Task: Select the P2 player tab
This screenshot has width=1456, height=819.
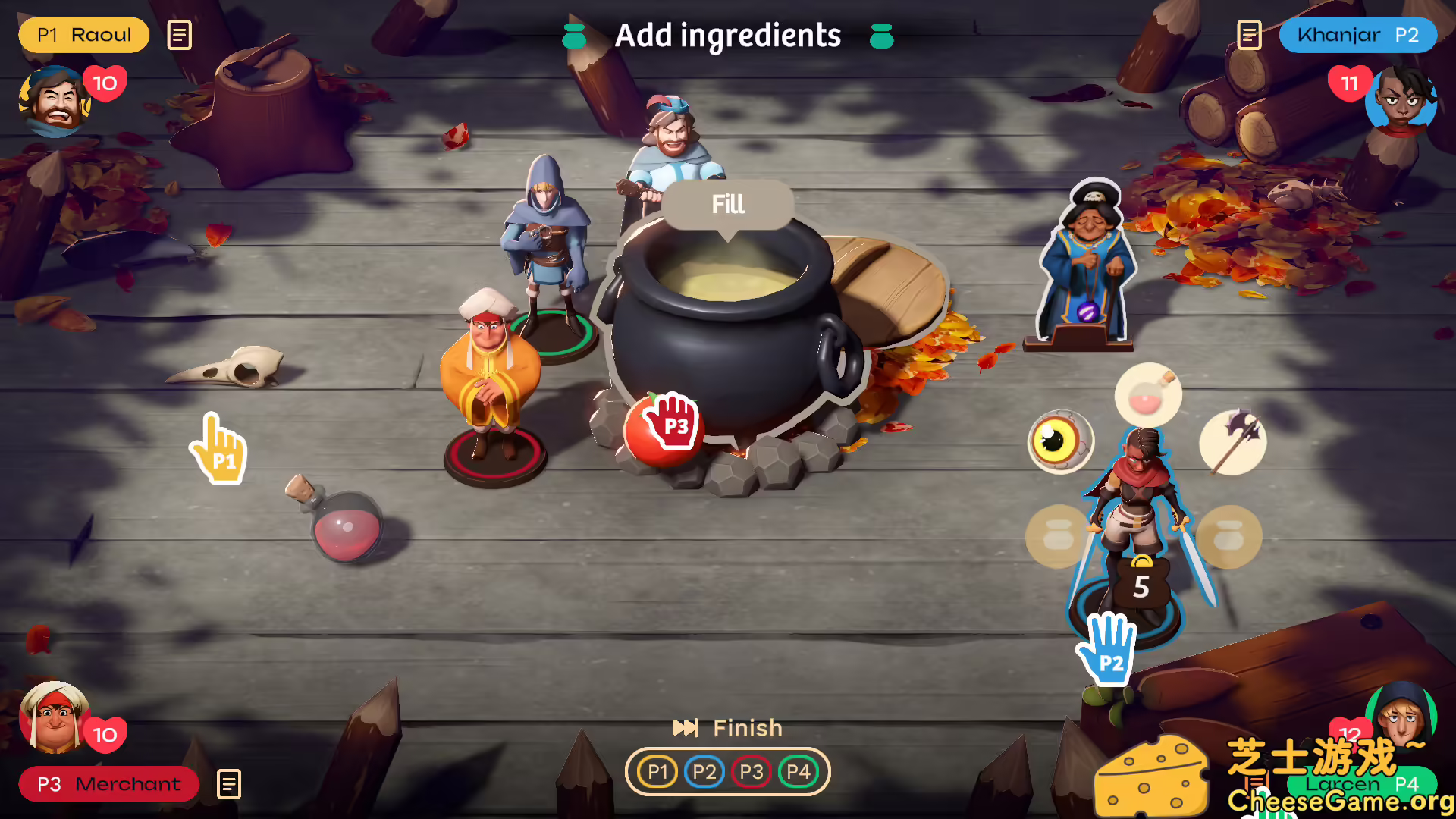Action: [704, 771]
